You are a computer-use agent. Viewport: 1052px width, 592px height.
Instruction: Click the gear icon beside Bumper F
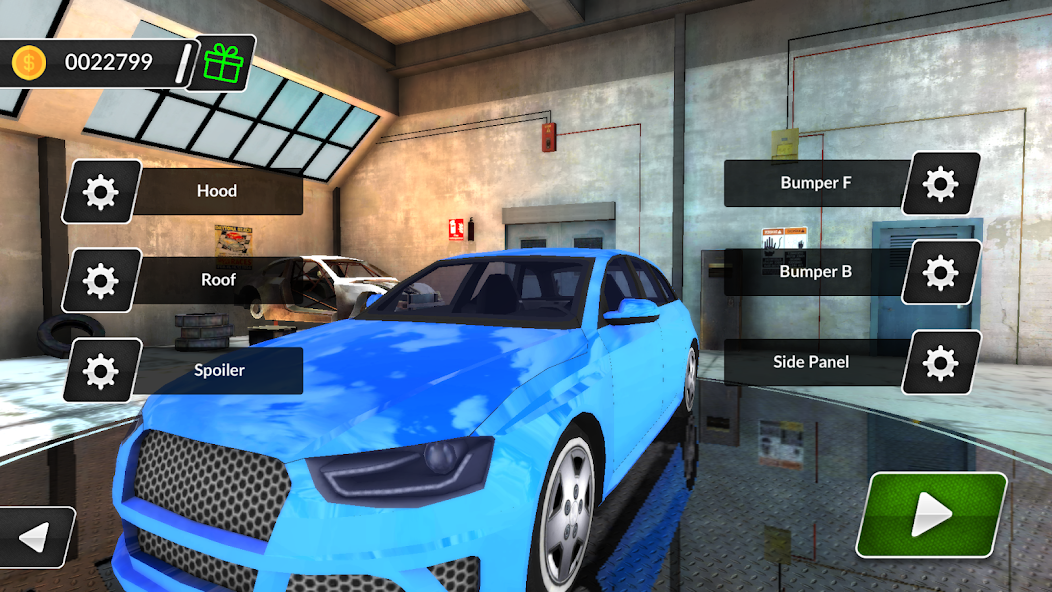coord(941,184)
